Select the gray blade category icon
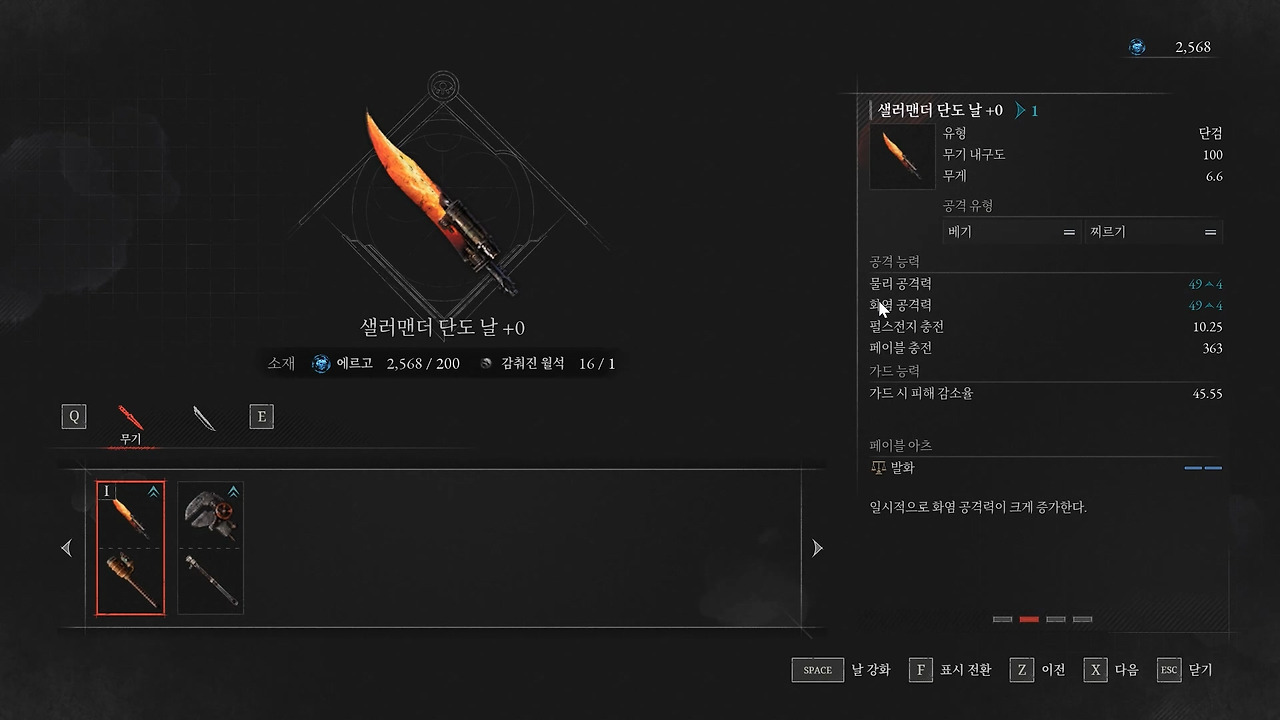Image resolution: width=1280 pixels, height=720 pixels. 204,418
